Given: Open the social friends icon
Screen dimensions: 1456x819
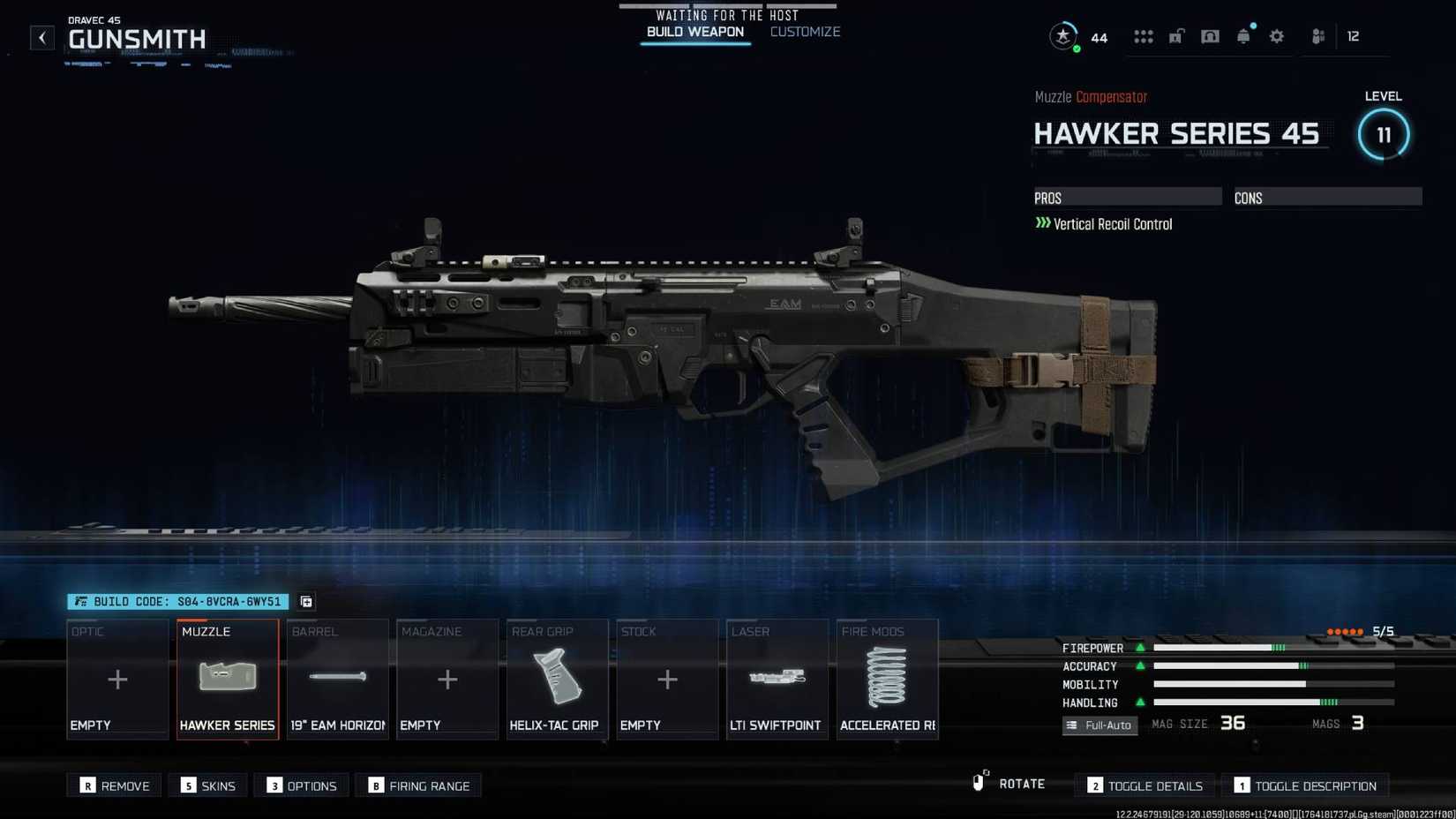Looking at the screenshot, I should (1317, 36).
